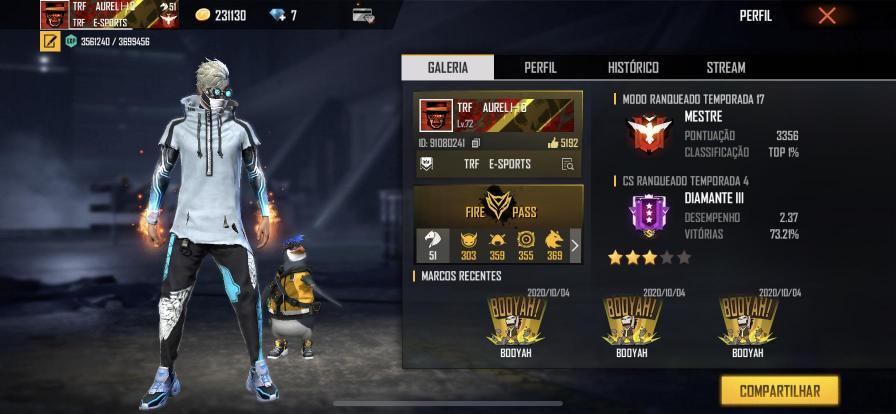The image size is (896, 414).
Task: Click the Compartilhar button
Action: (779, 390)
